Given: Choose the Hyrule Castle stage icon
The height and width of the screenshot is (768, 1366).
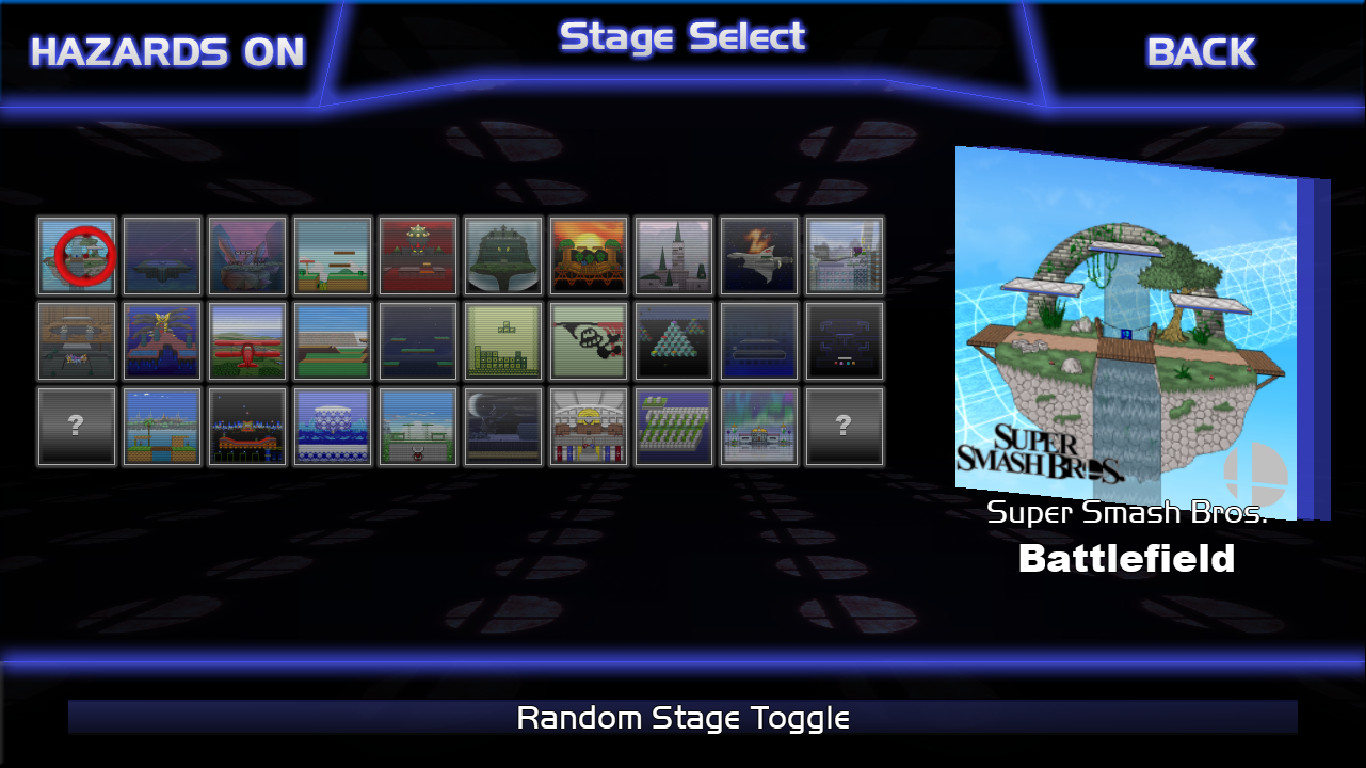Looking at the screenshot, I should pyautogui.click(x=674, y=255).
